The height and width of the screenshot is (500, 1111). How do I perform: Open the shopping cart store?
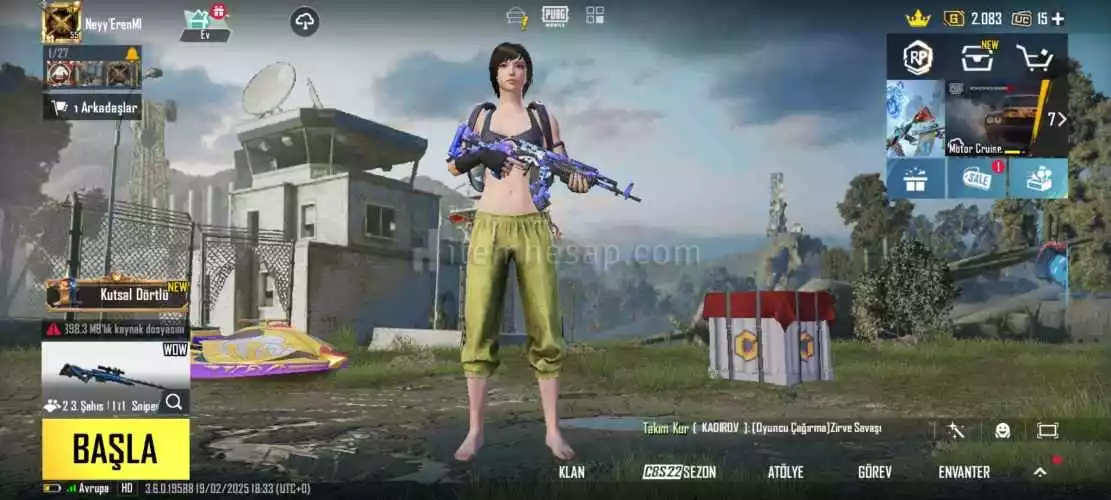(1034, 58)
